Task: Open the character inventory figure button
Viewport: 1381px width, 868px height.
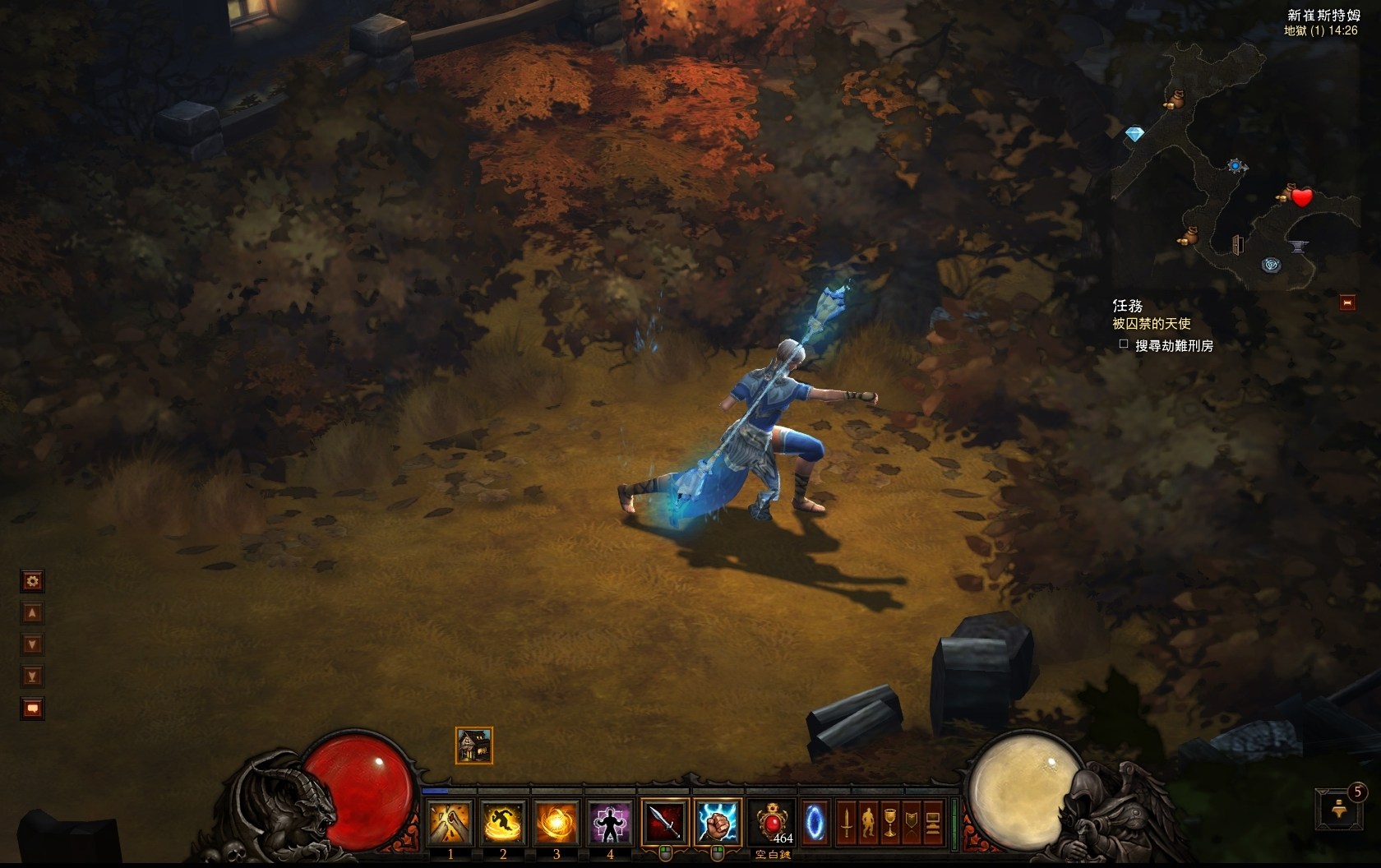Action: point(868,823)
